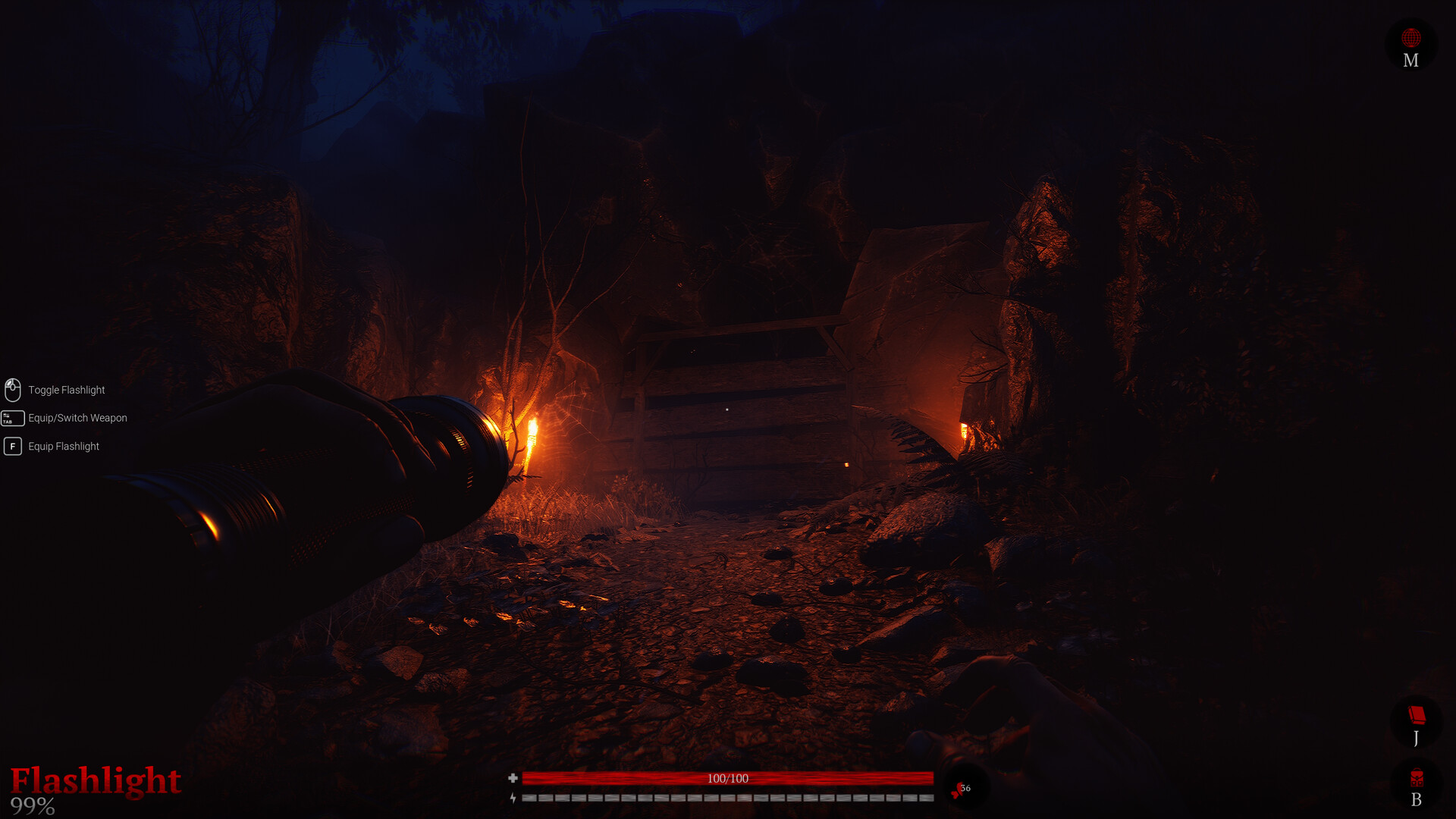The image size is (1456, 819).
Task: Click the Tab key icon for Equip/Switch Weapon
Action: [x=12, y=417]
